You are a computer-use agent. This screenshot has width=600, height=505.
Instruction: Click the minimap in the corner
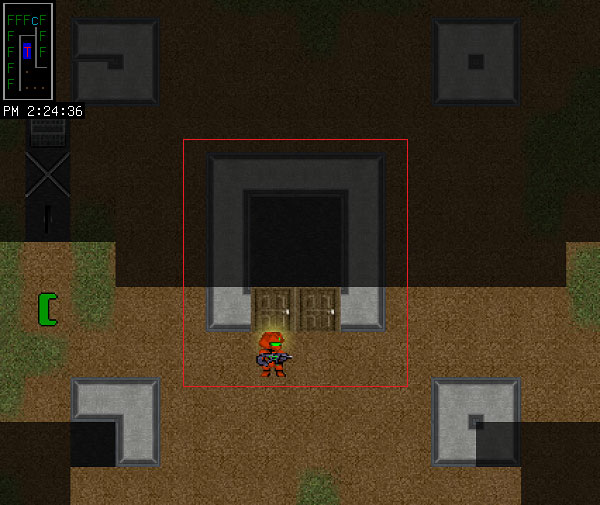click(28, 50)
